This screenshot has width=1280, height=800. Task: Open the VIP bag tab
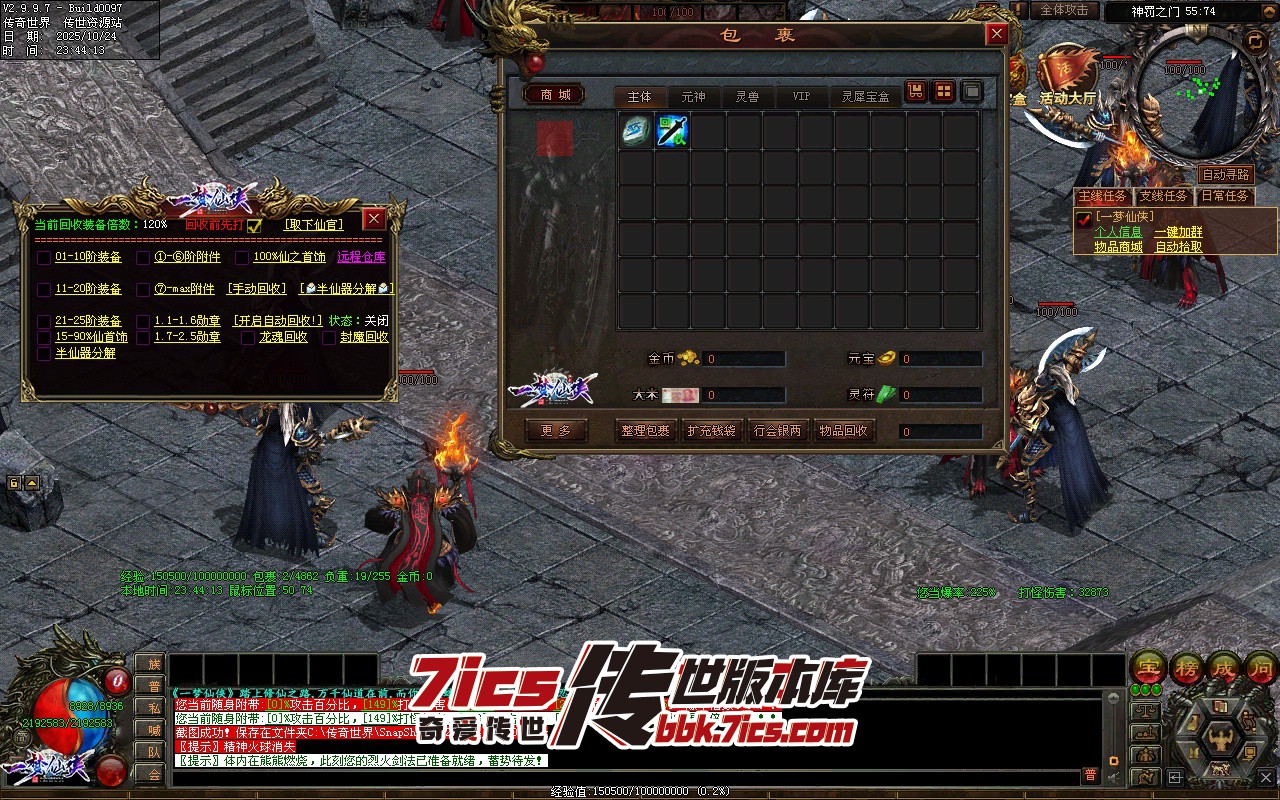click(801, 97)
